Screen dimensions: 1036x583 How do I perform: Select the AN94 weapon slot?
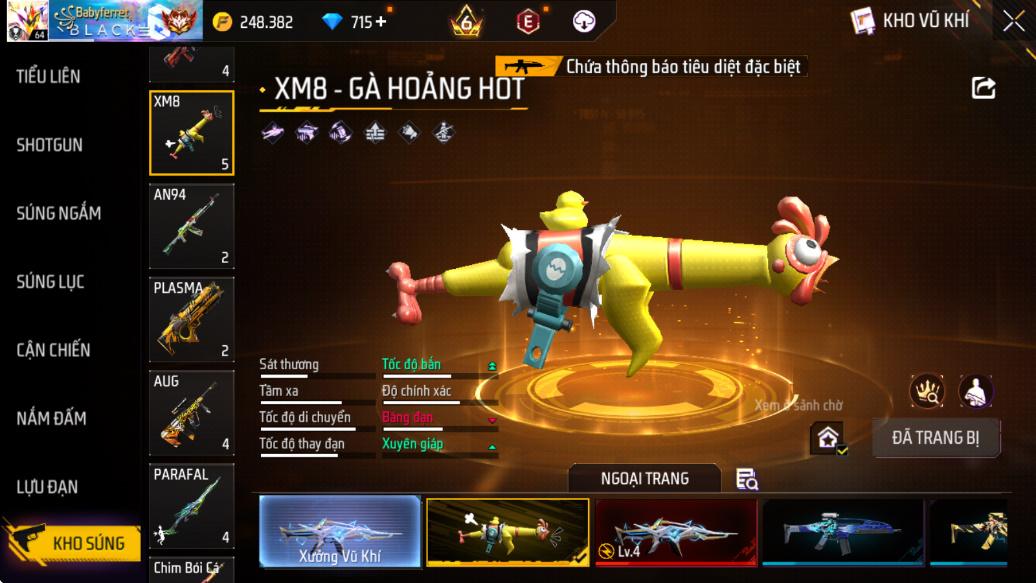coord(192,227)
